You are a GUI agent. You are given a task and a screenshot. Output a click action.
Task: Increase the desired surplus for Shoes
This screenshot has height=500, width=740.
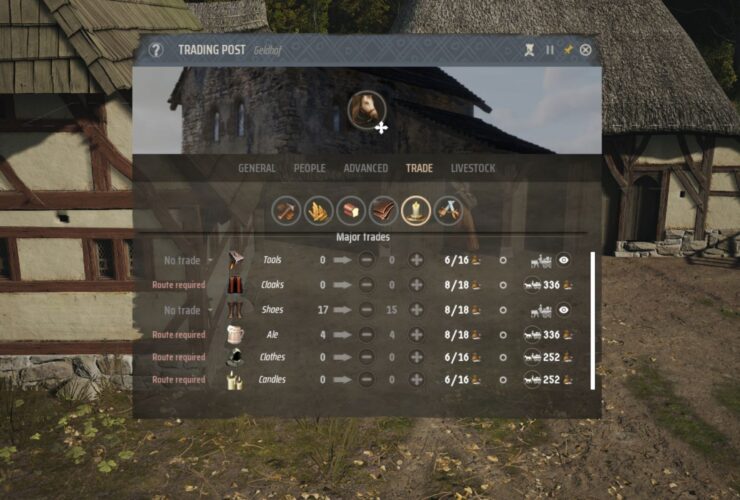point(416,310)
